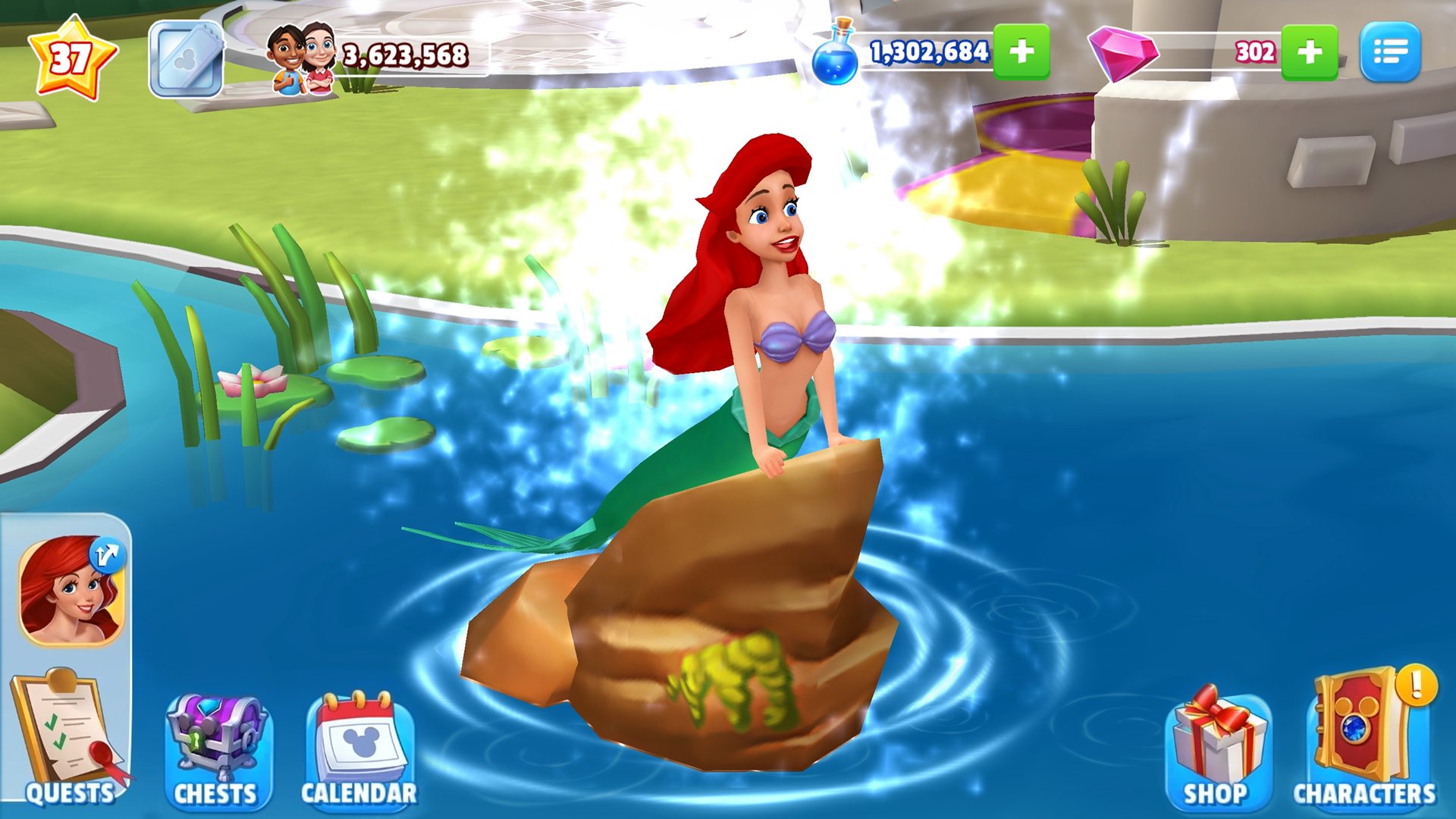Tap the elixir total 1,302,684
The width and height of the screenshot is (1456, 819).
[929, 53]
